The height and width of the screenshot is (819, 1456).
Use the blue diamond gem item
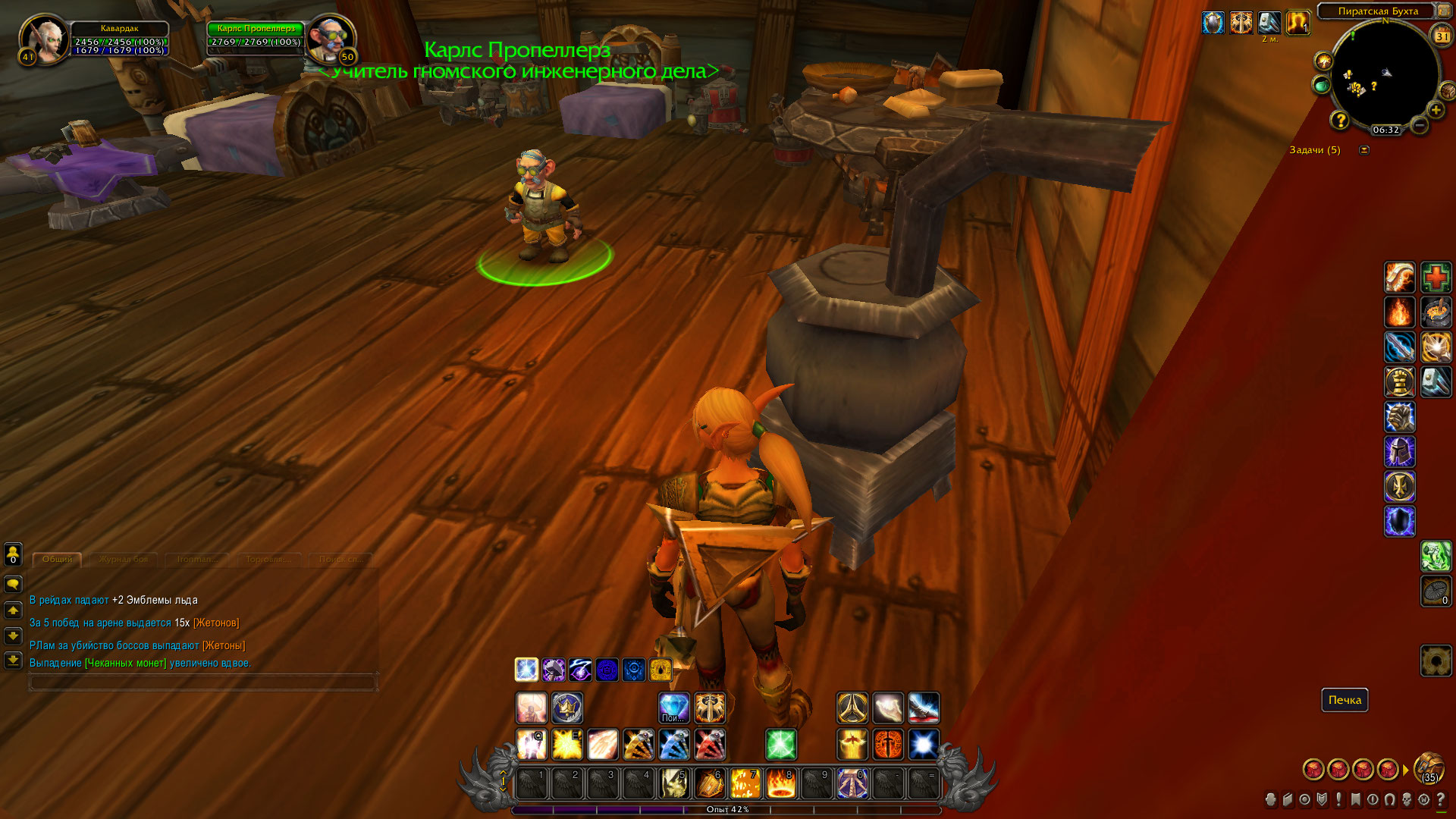(673, 708)
